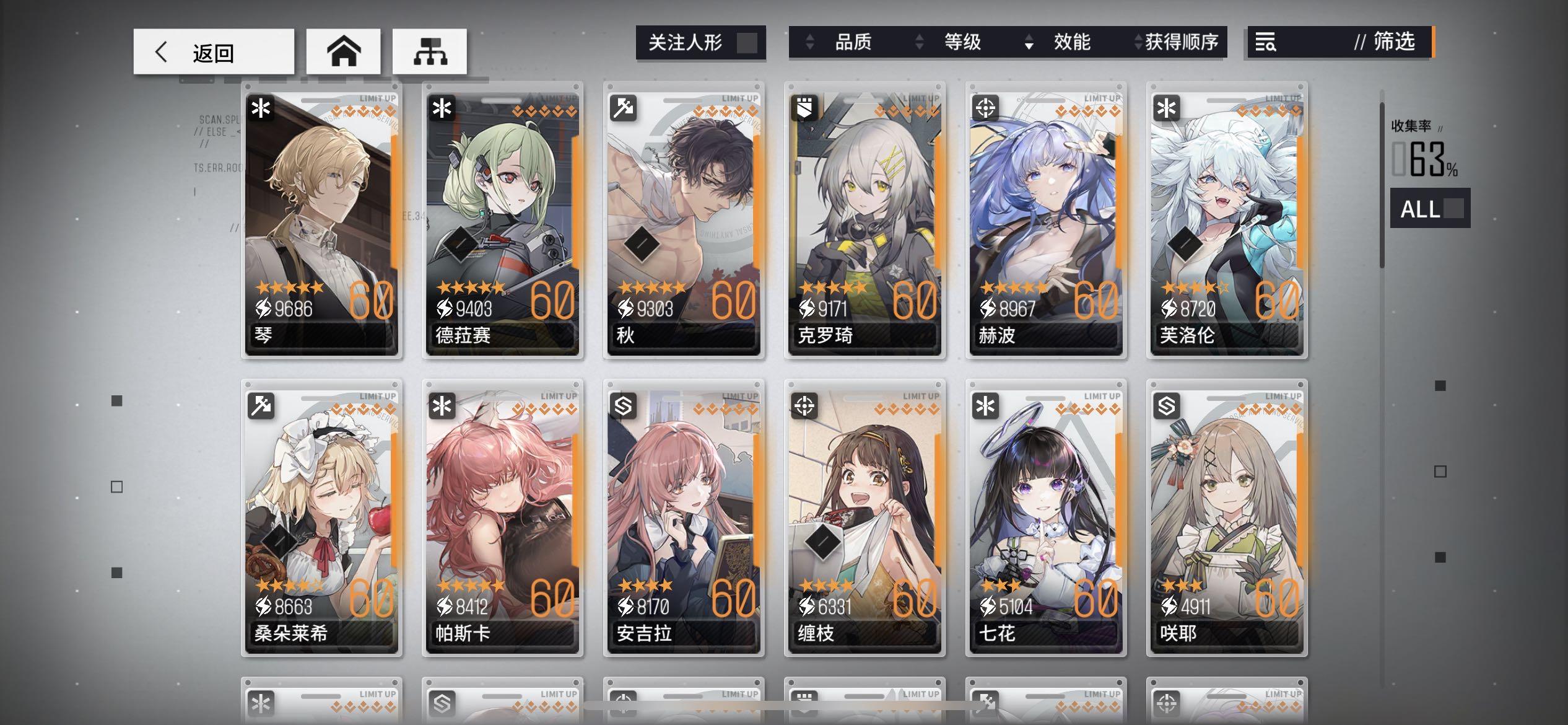The height and width of the screenshot is (725, 1568).
Task: Select the 效能 entry in the sort bar
Action: pos(1071,42)
